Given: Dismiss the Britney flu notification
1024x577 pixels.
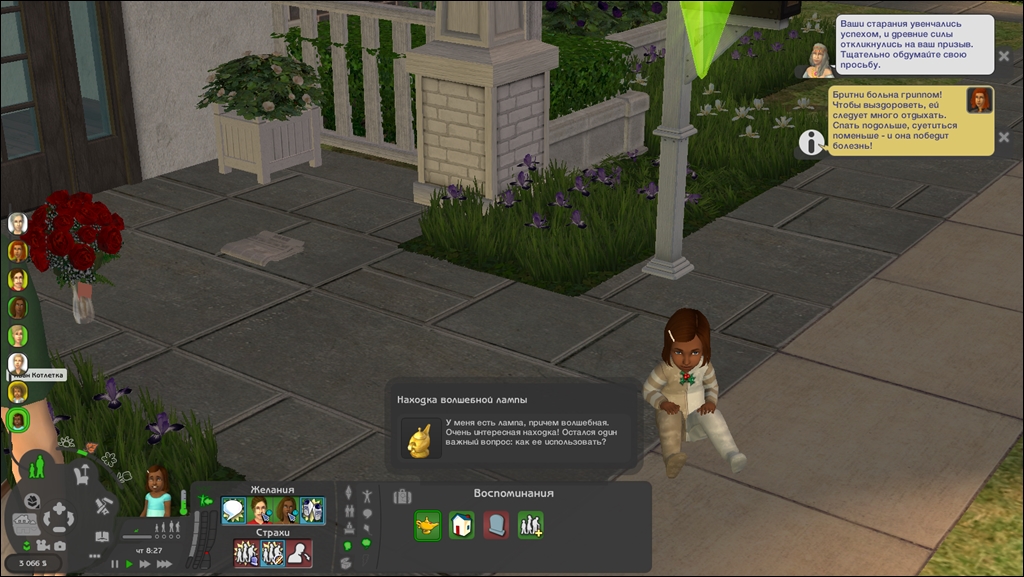Looking at the screenshot, I should coord(1004,136).
